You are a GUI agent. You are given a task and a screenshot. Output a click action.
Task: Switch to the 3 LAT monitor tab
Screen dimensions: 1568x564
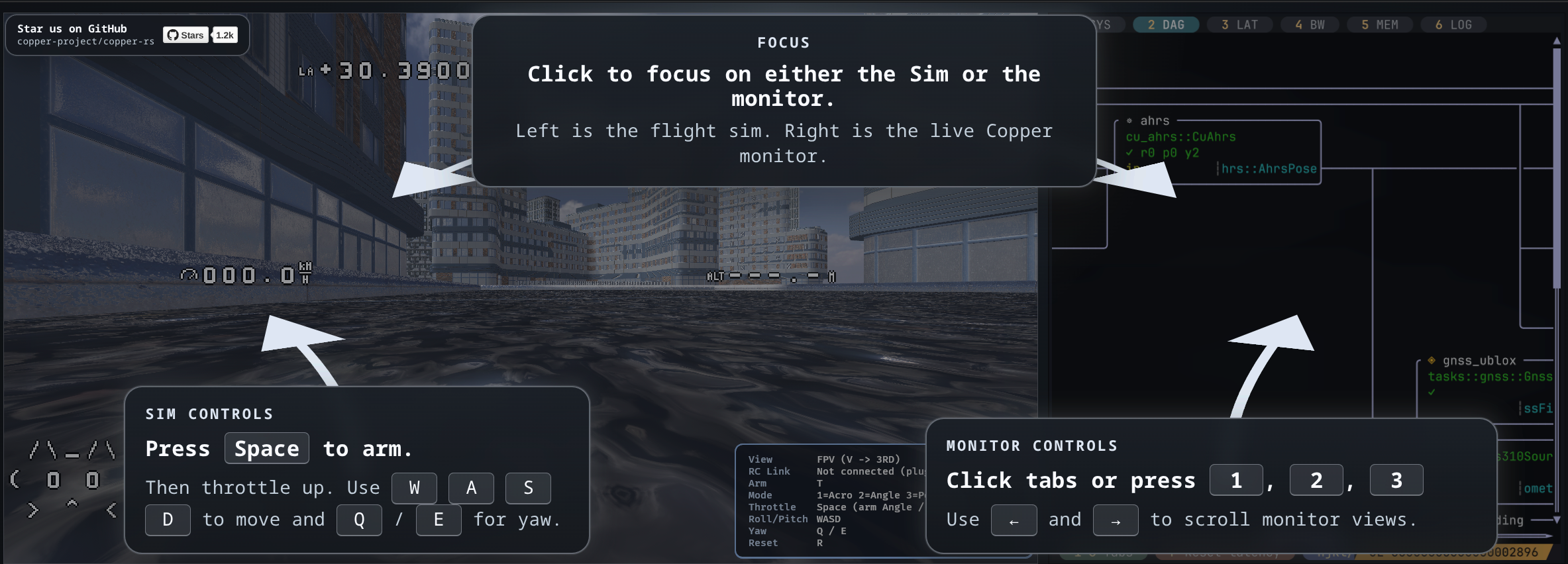[x=1239, y=24]
